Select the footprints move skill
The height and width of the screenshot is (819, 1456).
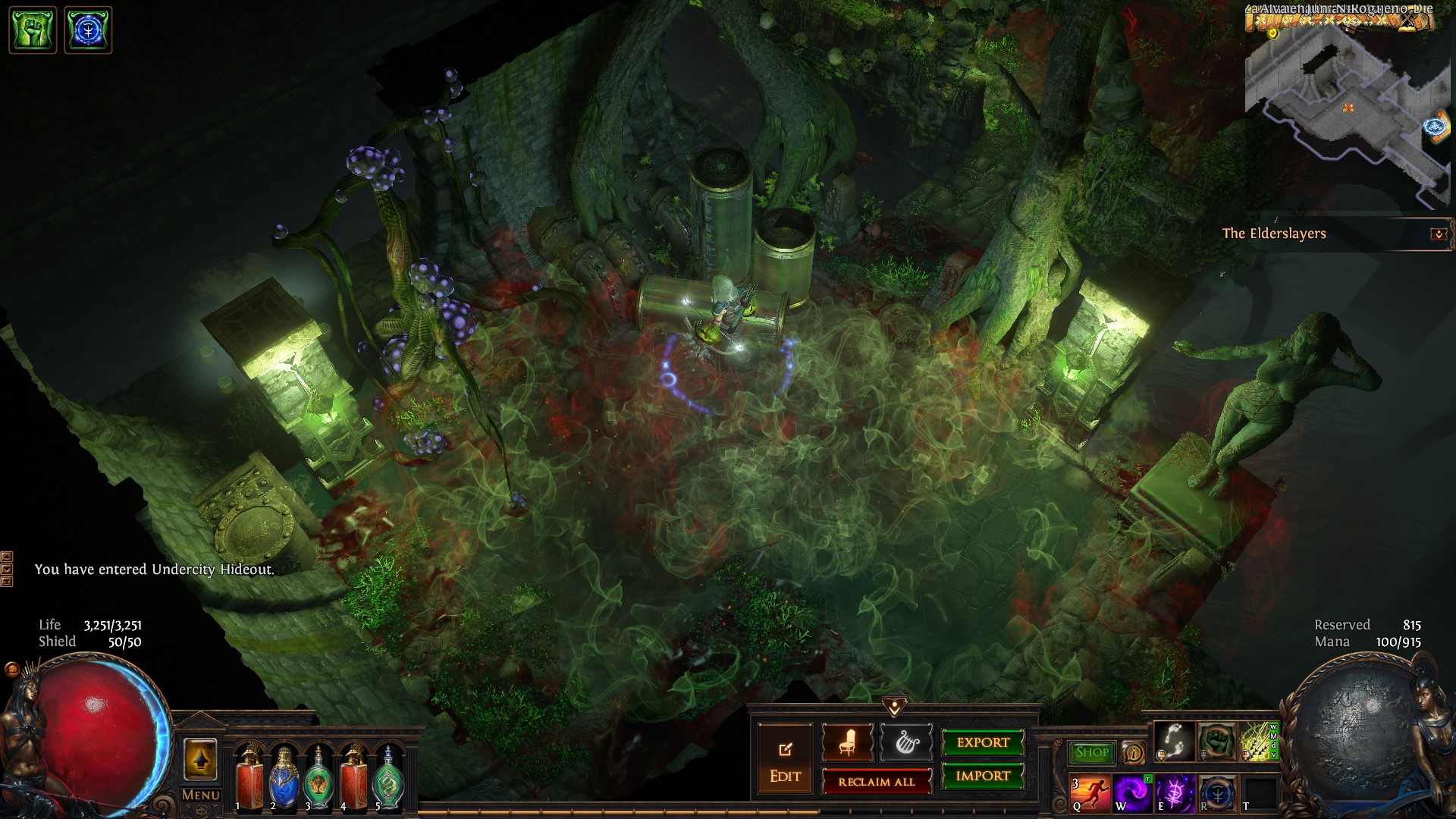[1175, 741]
